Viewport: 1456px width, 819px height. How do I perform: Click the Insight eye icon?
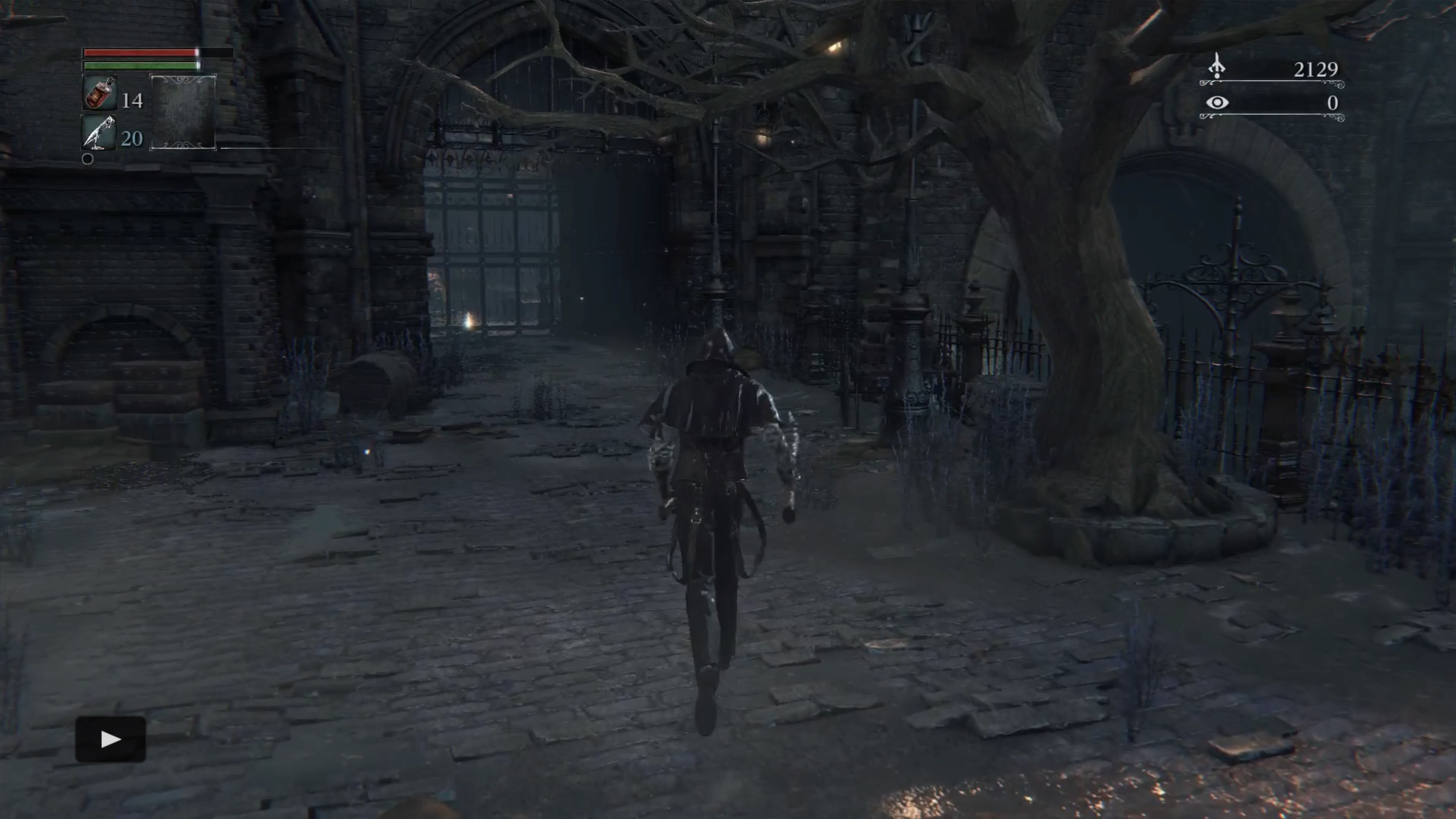(1217, 102)
